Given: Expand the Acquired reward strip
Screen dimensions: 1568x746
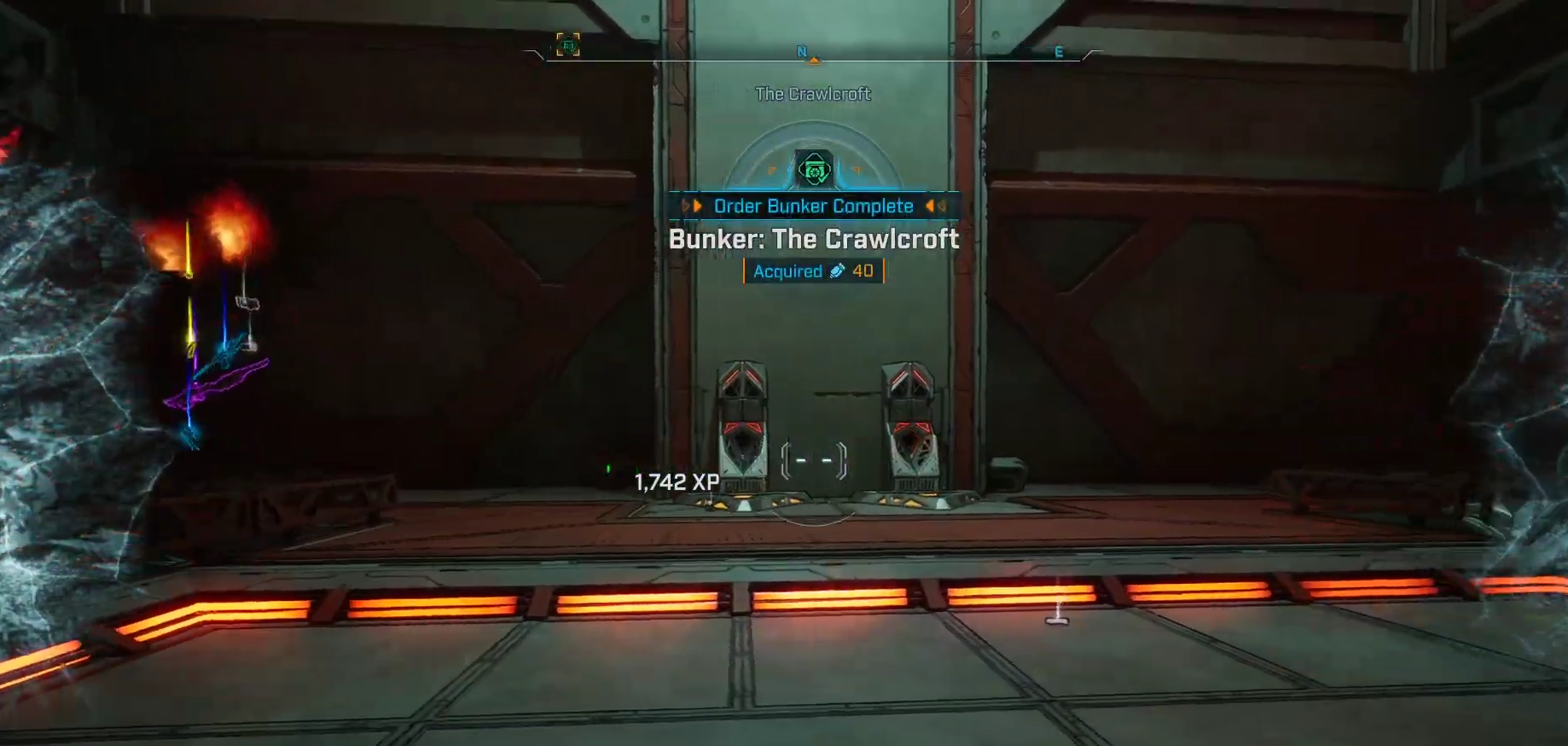Looking at the screenshot, I should coord(813,271).
